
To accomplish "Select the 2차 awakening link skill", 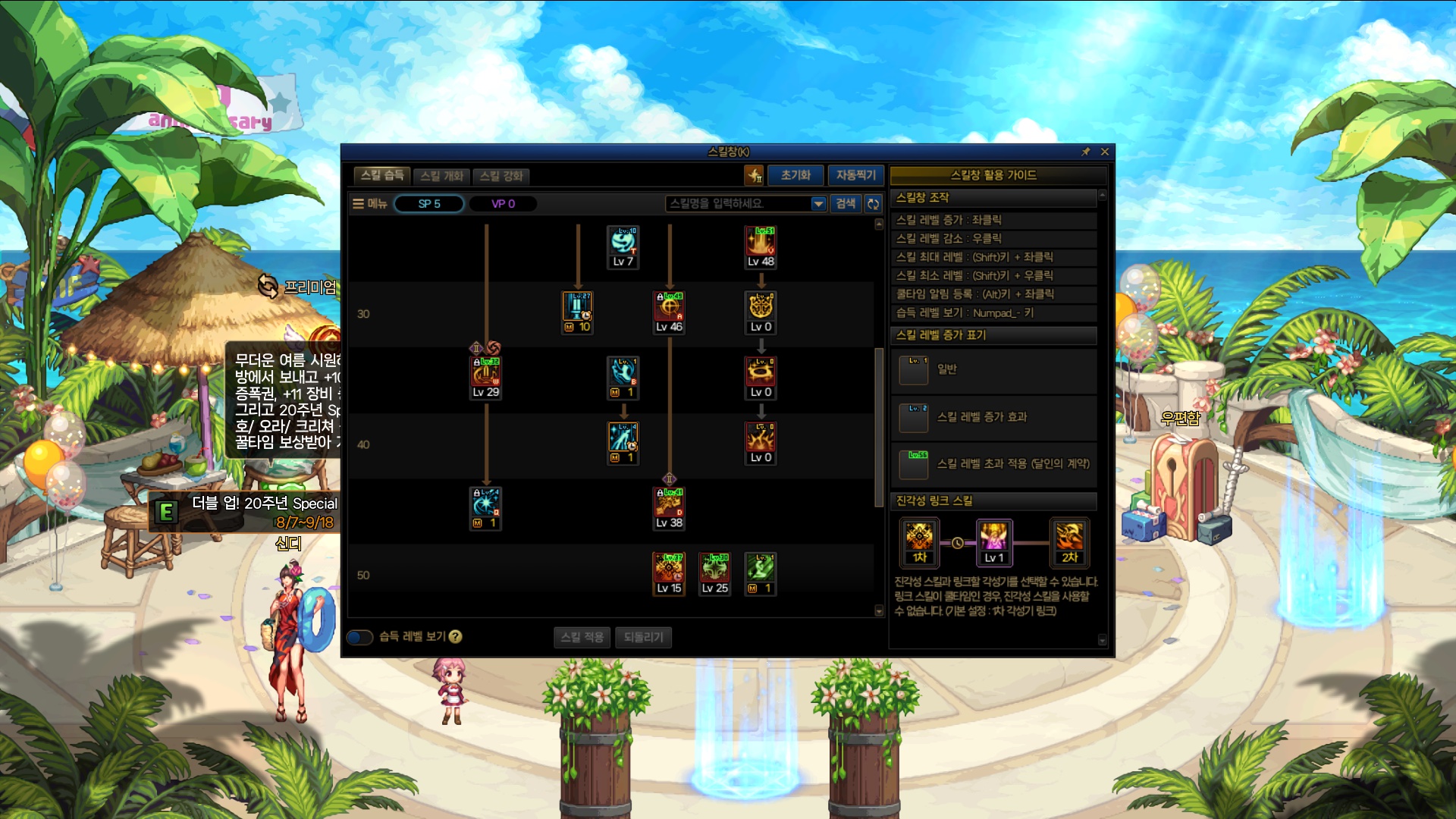I will click(x=1069, y=536).
